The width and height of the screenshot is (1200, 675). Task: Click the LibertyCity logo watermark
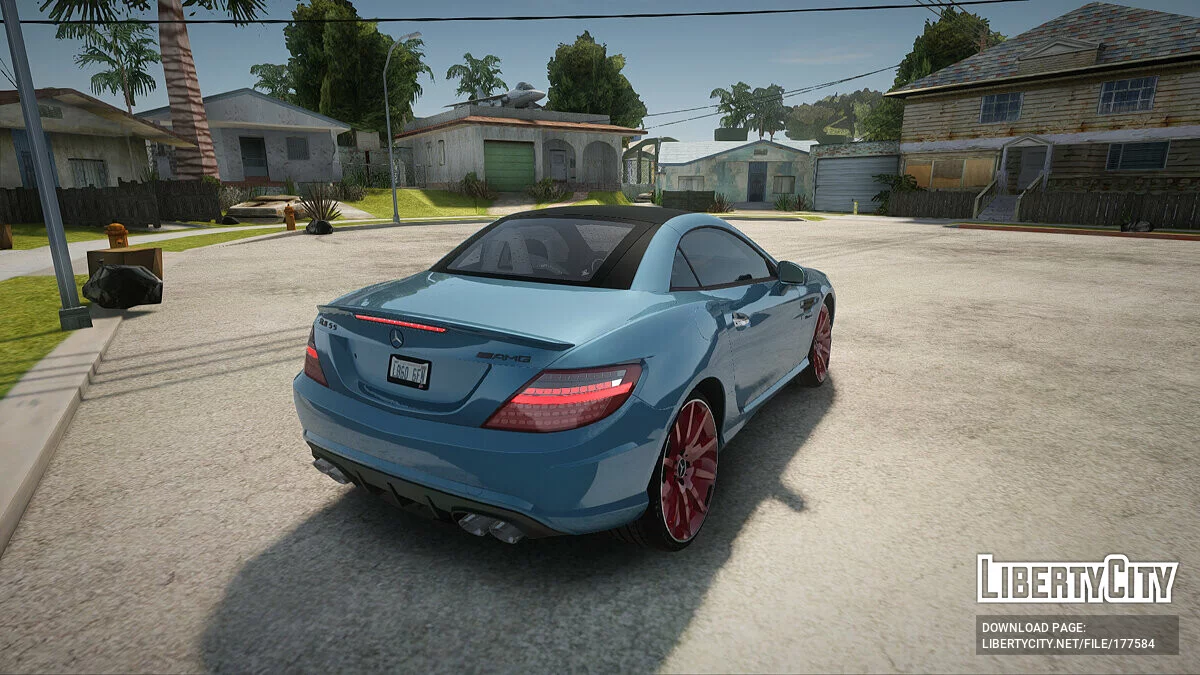(1077, 579)
